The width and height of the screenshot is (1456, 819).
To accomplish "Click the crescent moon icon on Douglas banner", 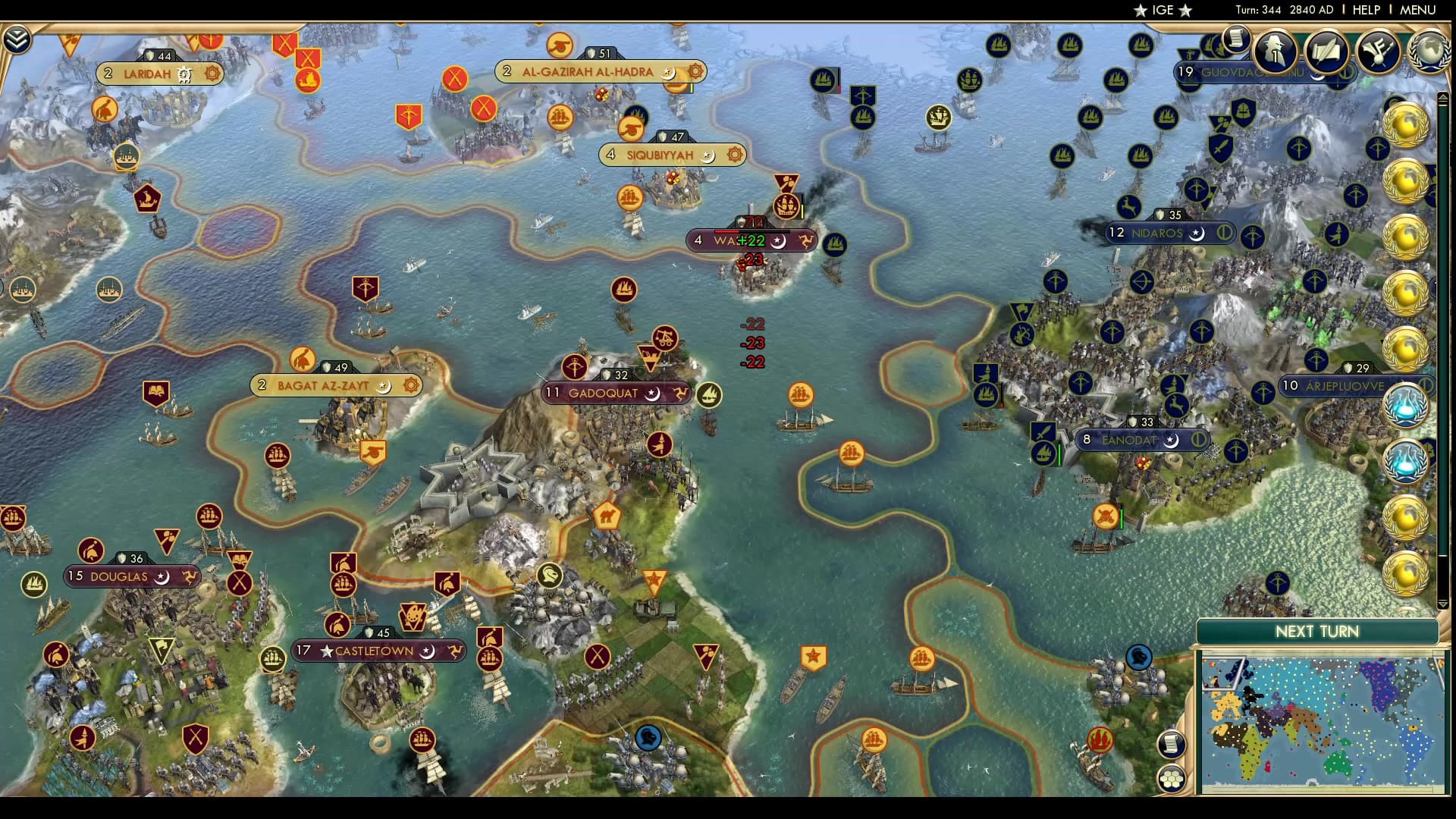I will pyautogui.click(x=162, y=577).
